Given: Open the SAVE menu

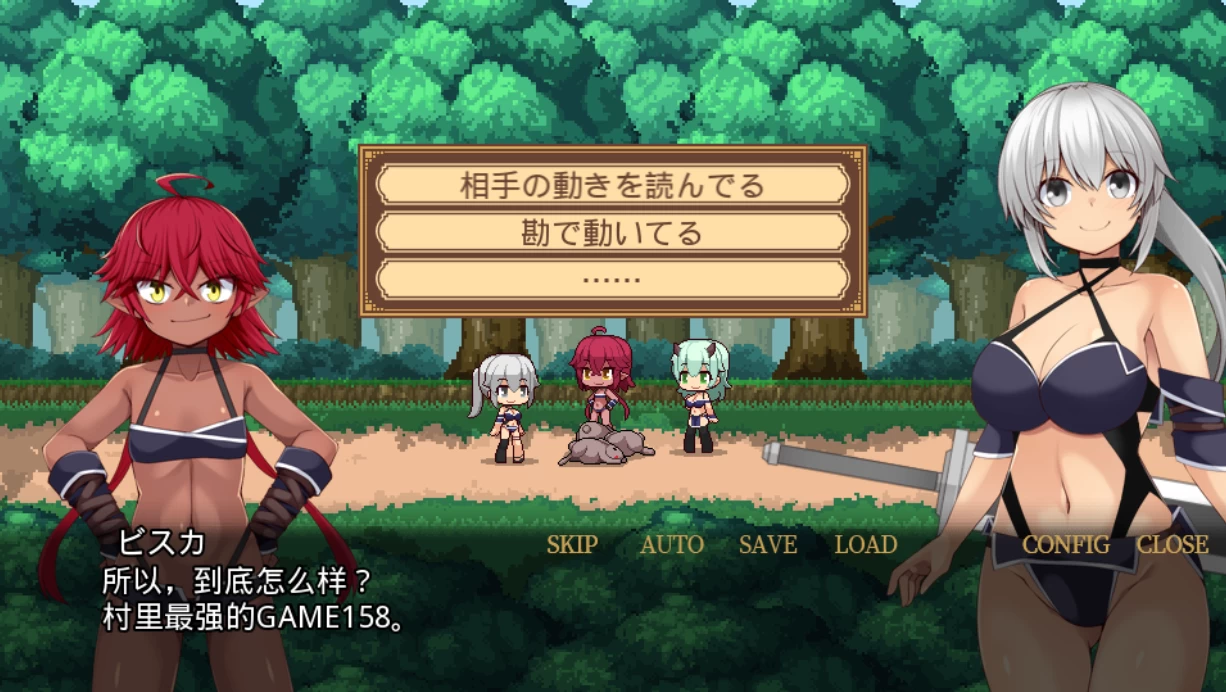Looking at the screenshot, I should [768, 545].
